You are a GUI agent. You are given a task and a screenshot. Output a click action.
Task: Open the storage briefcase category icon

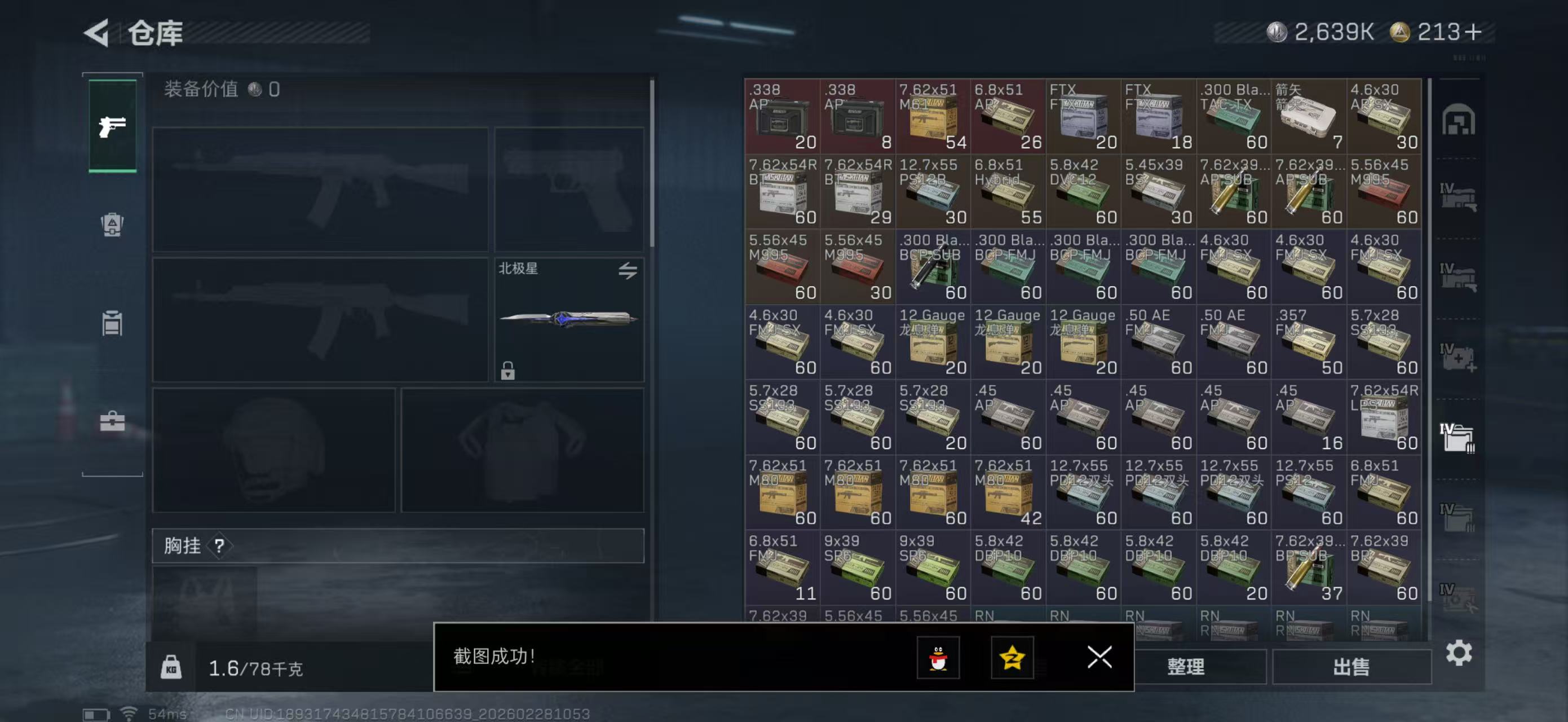pos(112,420)
